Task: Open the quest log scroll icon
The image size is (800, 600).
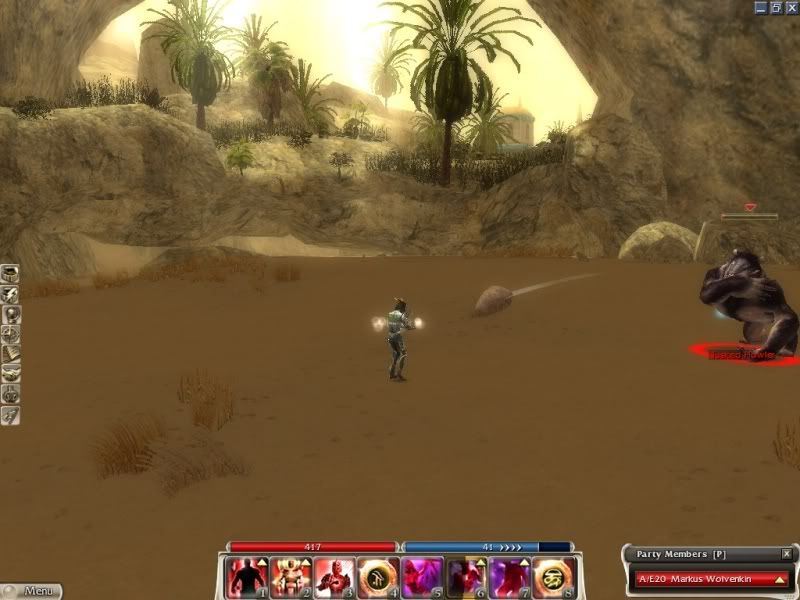Action: (10, 353)
